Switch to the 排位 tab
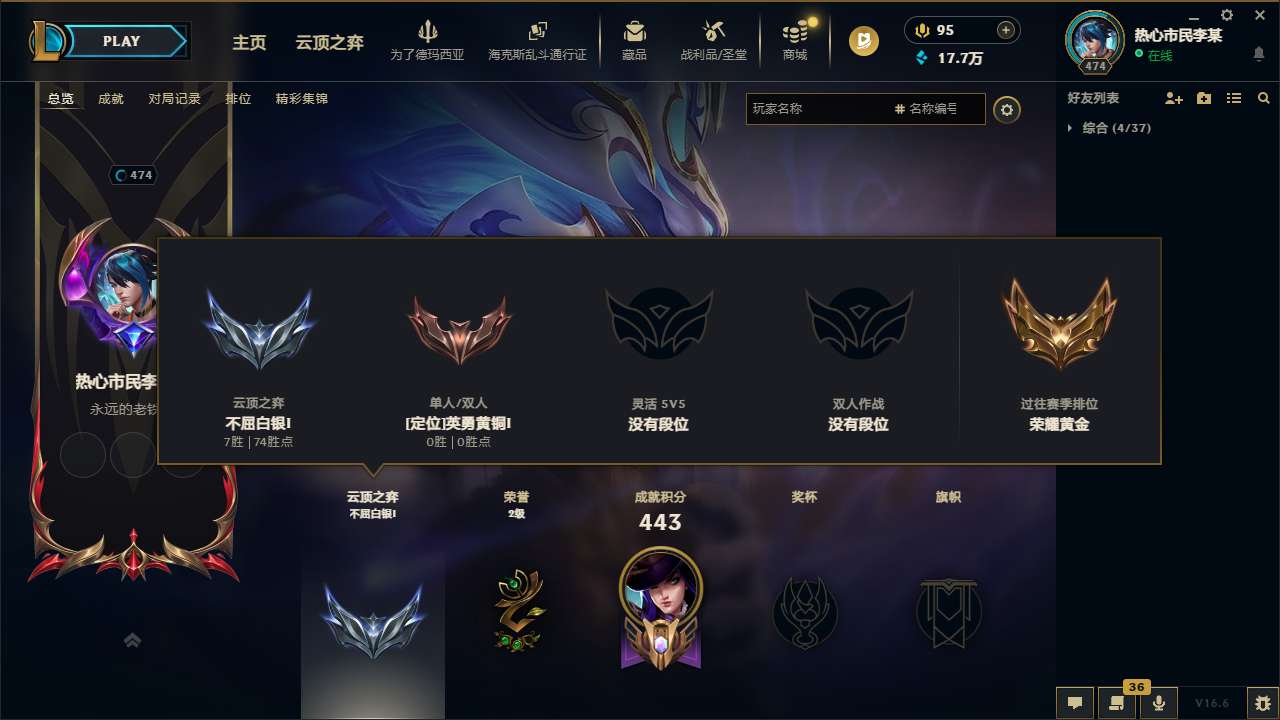This screenshot has width=1280, height=720. coord(239,99)
